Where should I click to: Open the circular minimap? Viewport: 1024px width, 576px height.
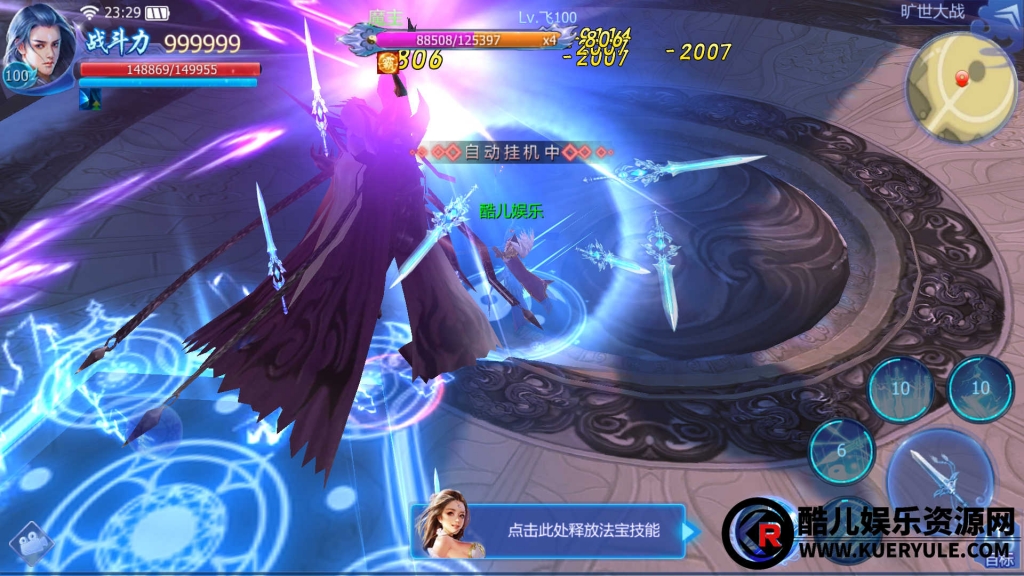tap(961, 87)
